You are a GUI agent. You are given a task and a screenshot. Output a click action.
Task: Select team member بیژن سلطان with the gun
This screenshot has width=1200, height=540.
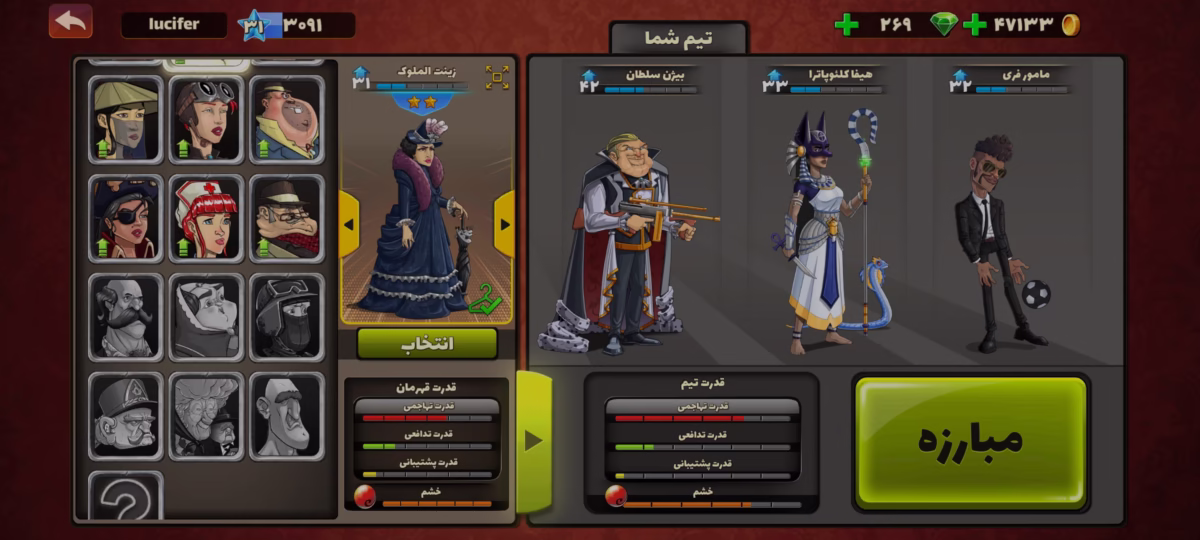click(x=622, y=240)
